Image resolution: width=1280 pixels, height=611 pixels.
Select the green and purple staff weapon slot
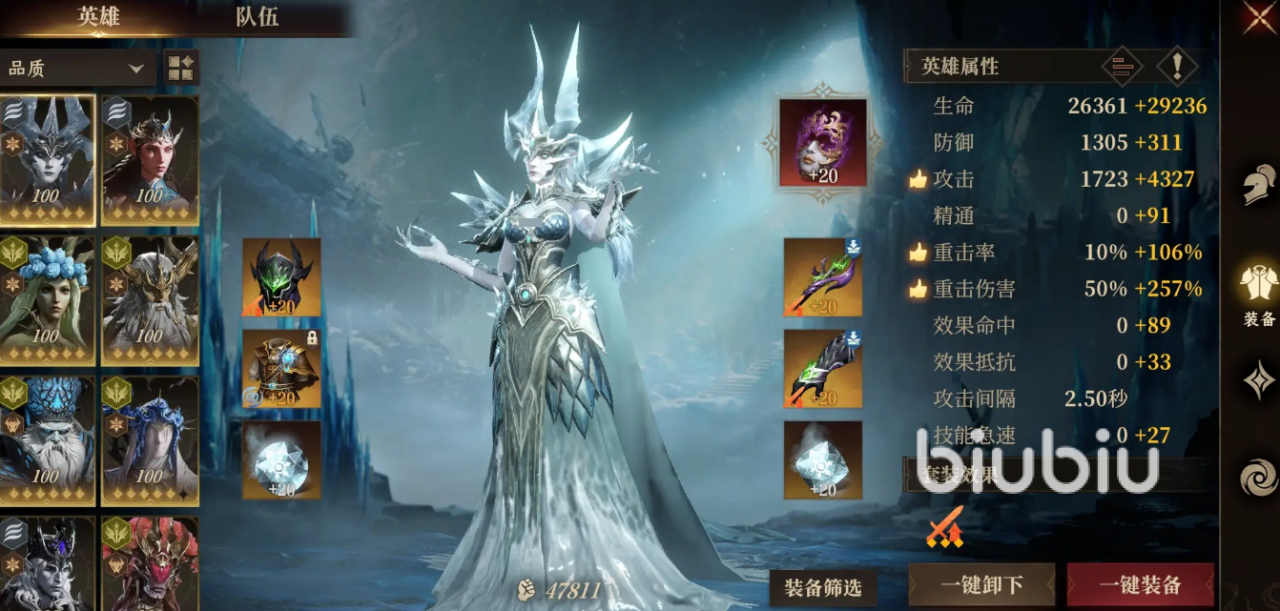[x=823, y=277]
